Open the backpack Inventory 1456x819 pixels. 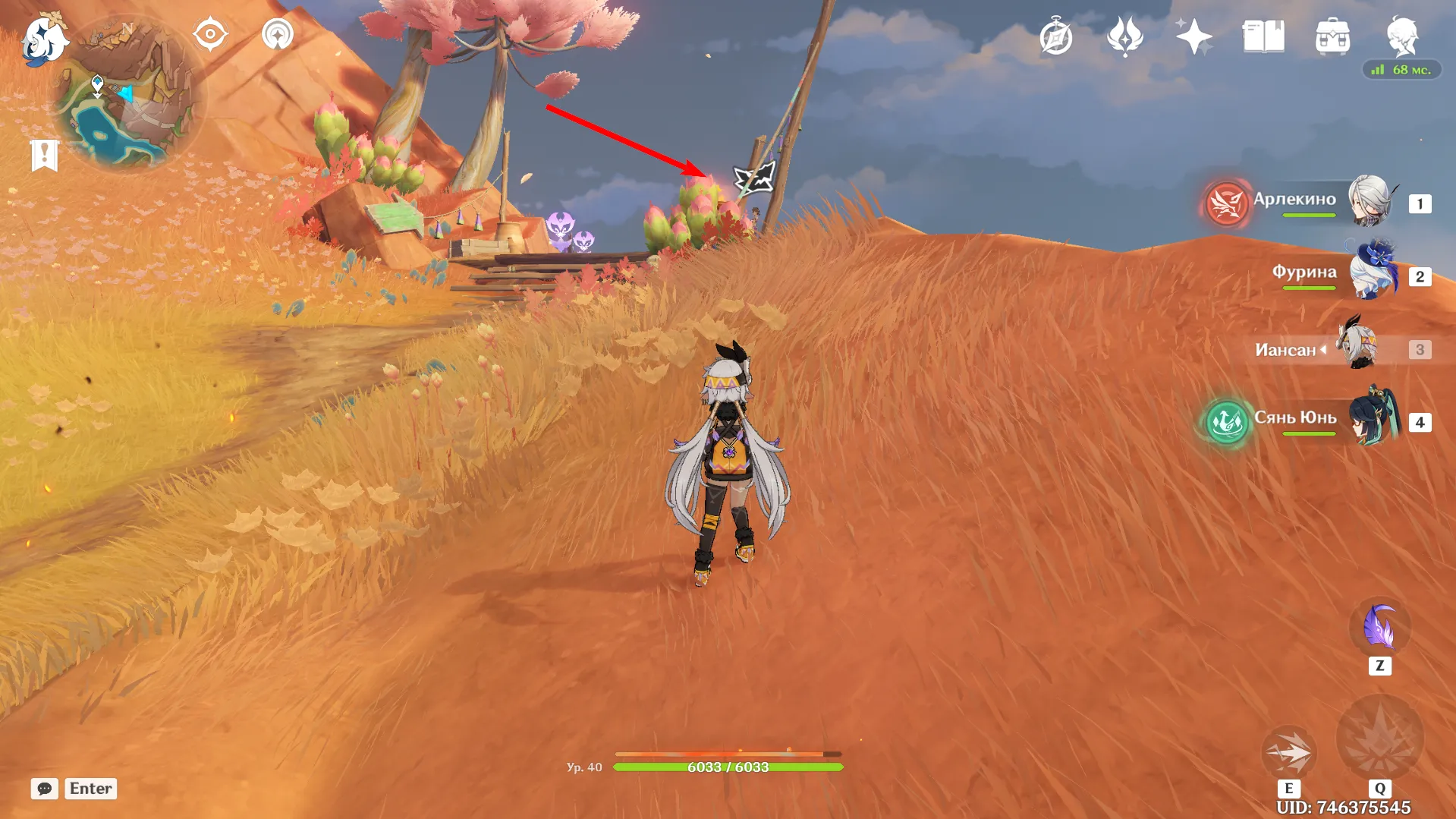(1332, 36)
